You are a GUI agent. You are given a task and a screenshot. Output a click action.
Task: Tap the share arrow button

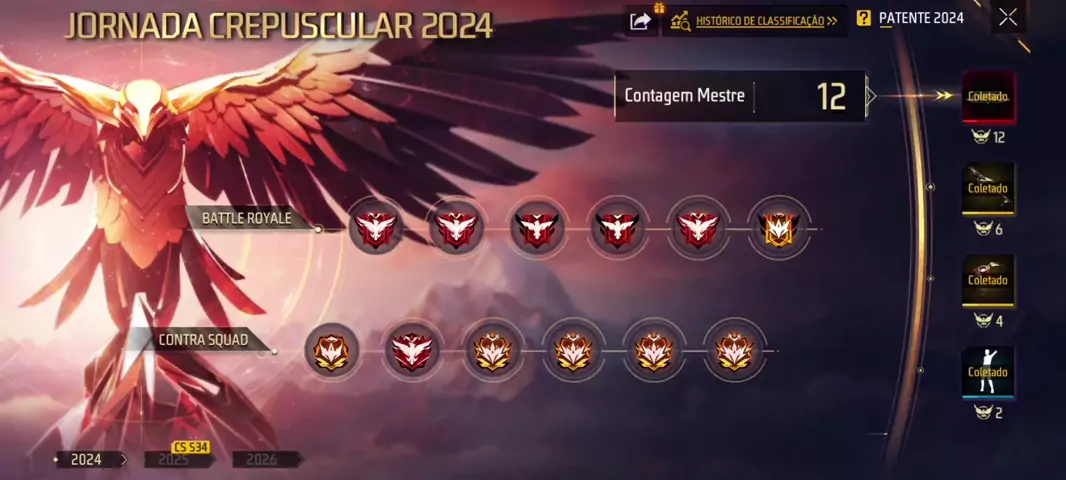(x=640, y=21)
